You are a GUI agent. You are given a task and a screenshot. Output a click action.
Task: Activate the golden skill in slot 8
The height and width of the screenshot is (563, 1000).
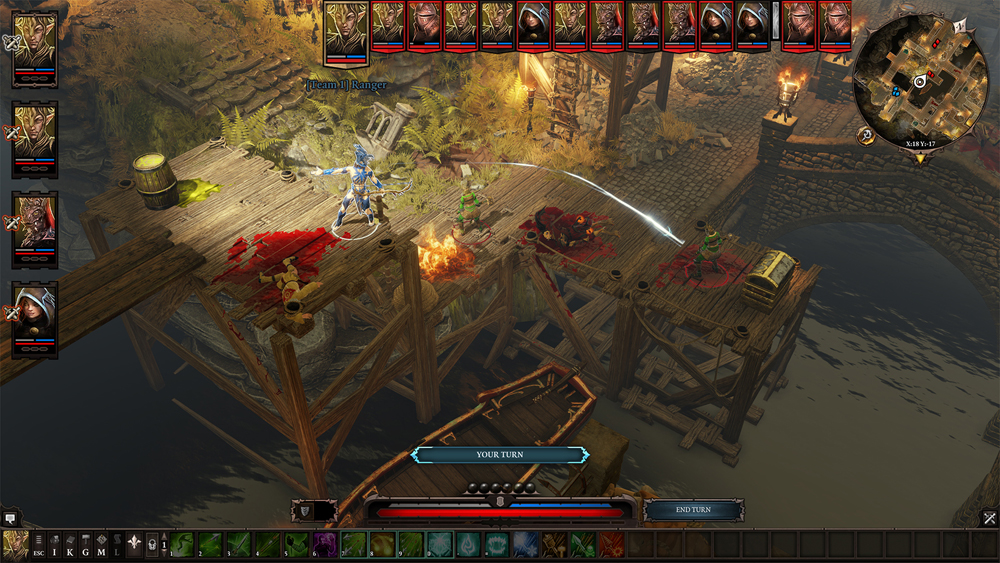[x=382, y=544]
